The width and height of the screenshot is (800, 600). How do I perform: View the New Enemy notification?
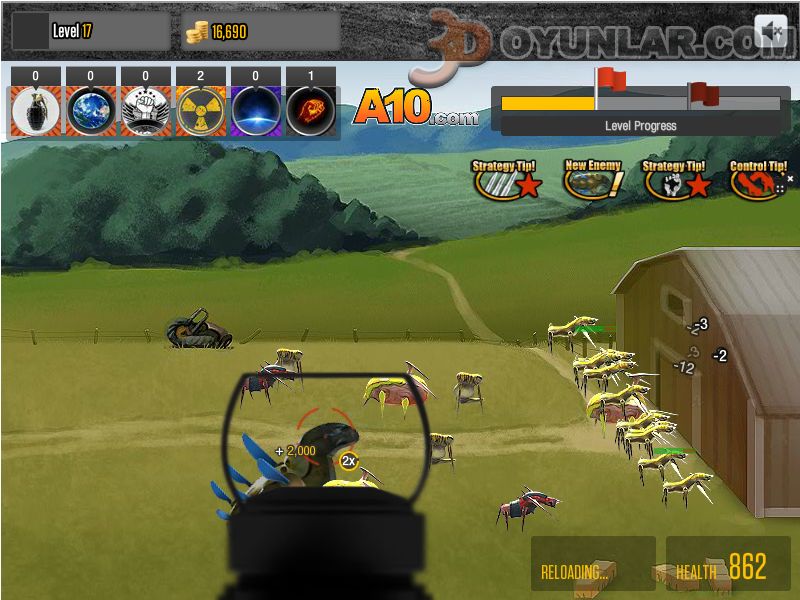pos(593,180)
